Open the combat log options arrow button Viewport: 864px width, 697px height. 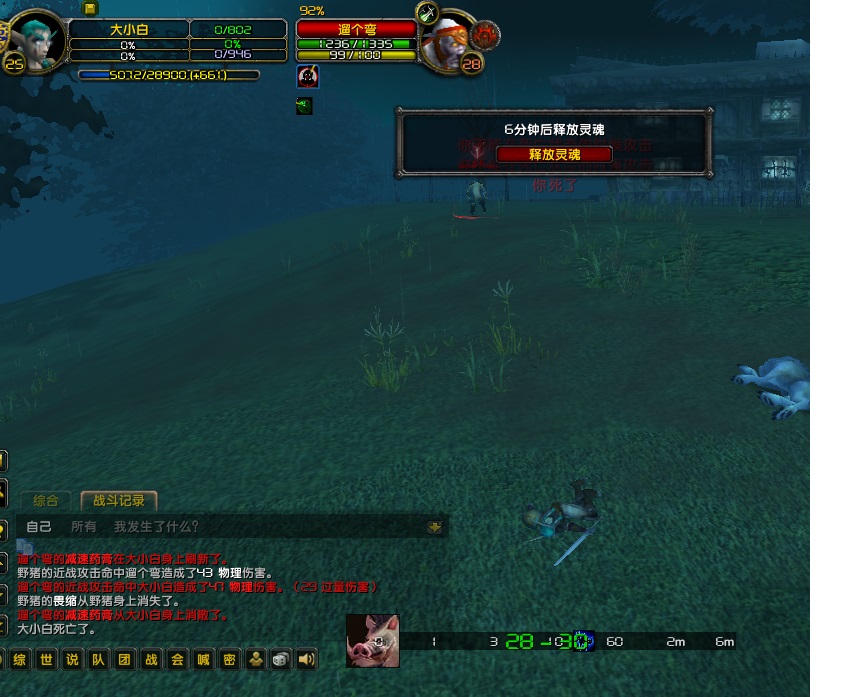coord(434,527)
